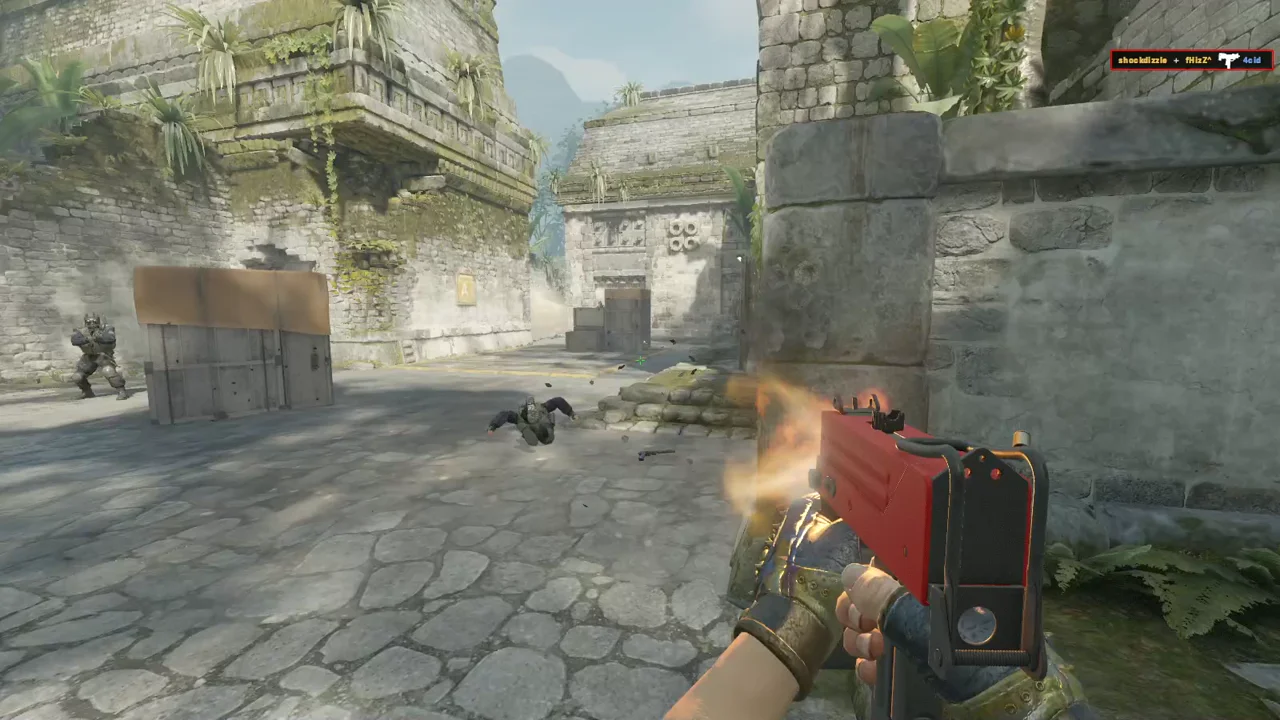The height and width of the screenshot is (720, 1280).
Task: Select the shockdizzle kill feed entry
Action: [x=1191, y=60]
